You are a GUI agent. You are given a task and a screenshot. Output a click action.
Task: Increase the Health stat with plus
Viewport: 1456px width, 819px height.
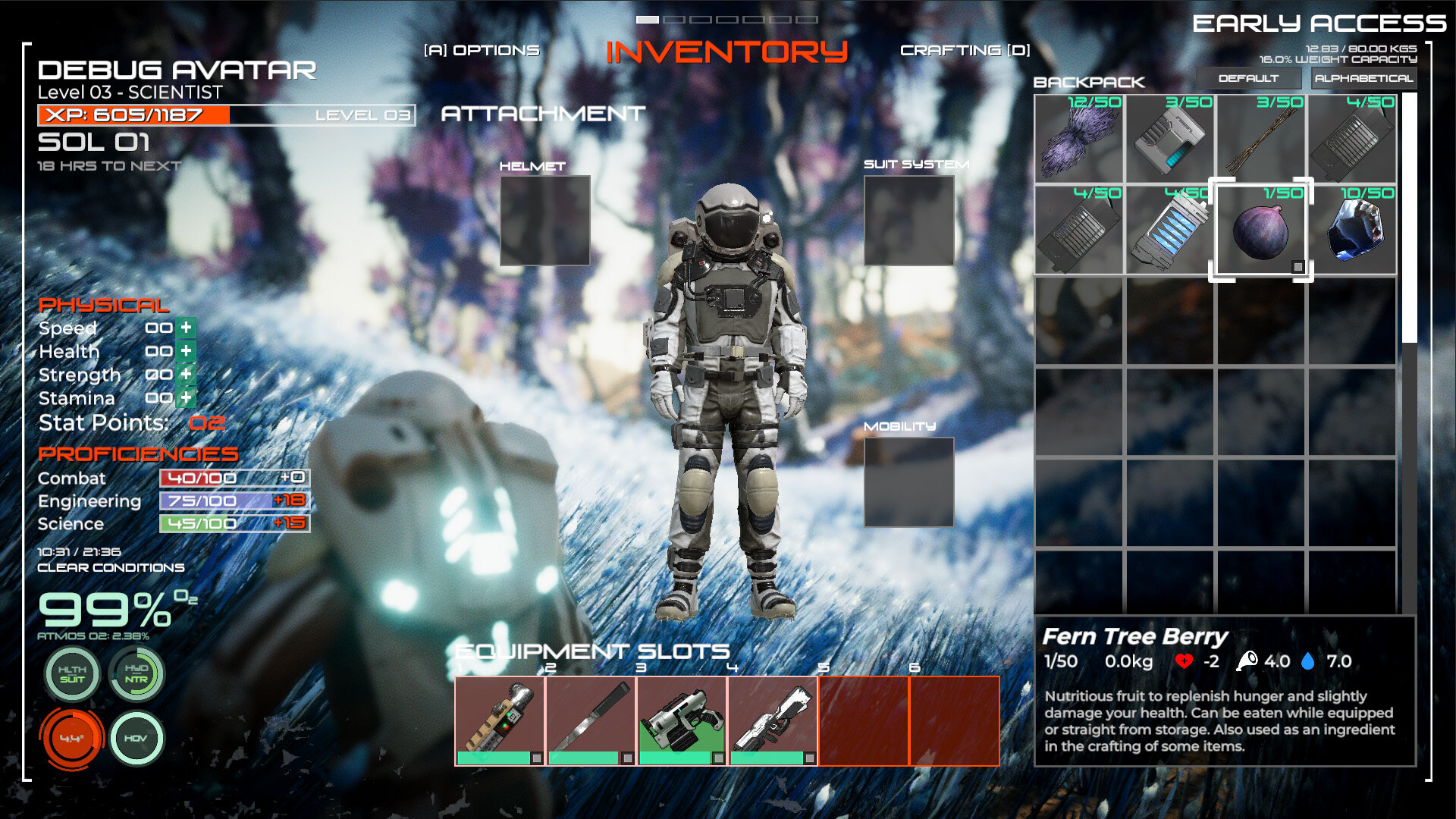click(x=186, y=351)
